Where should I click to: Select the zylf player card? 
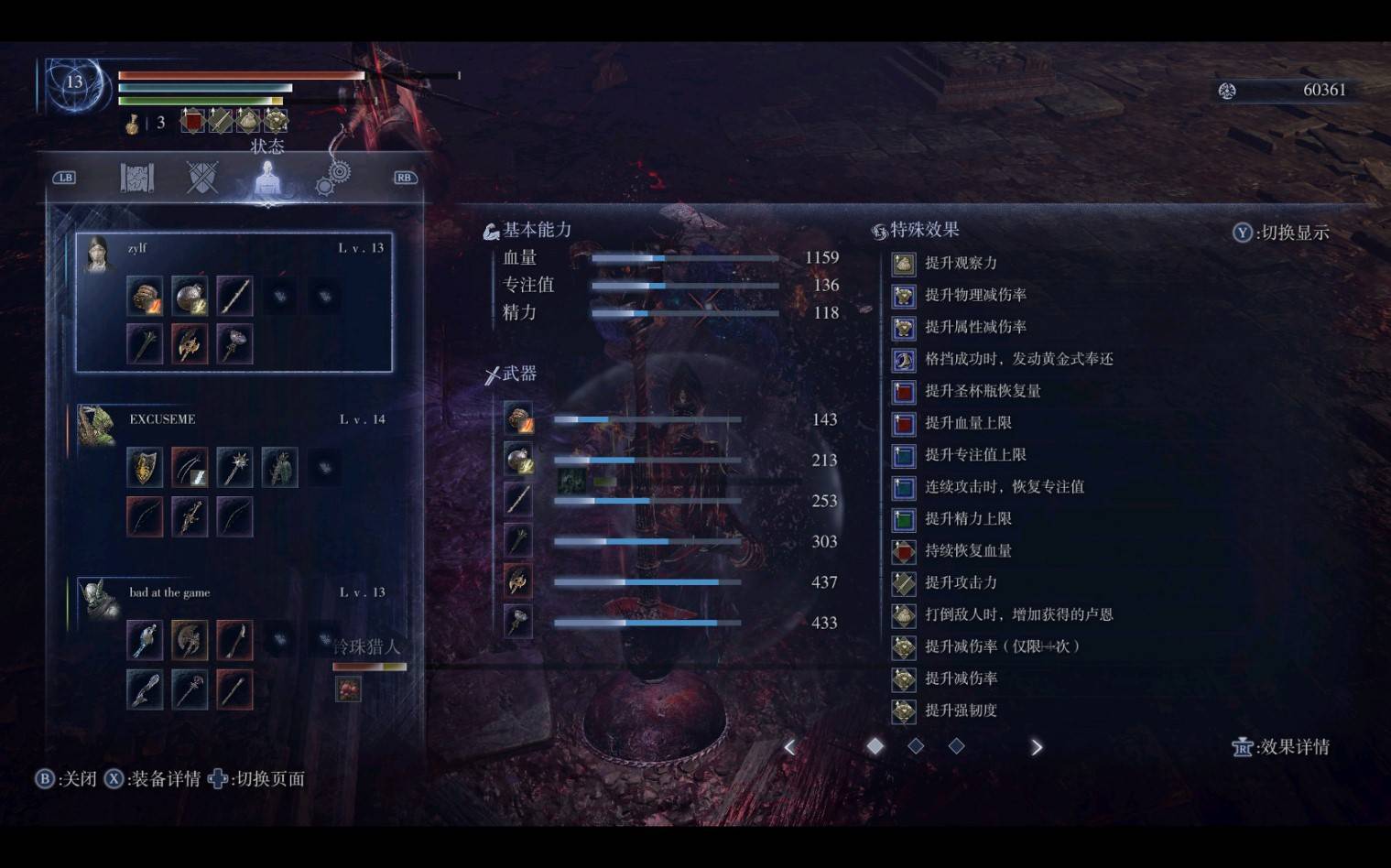[x=234, y=302]
